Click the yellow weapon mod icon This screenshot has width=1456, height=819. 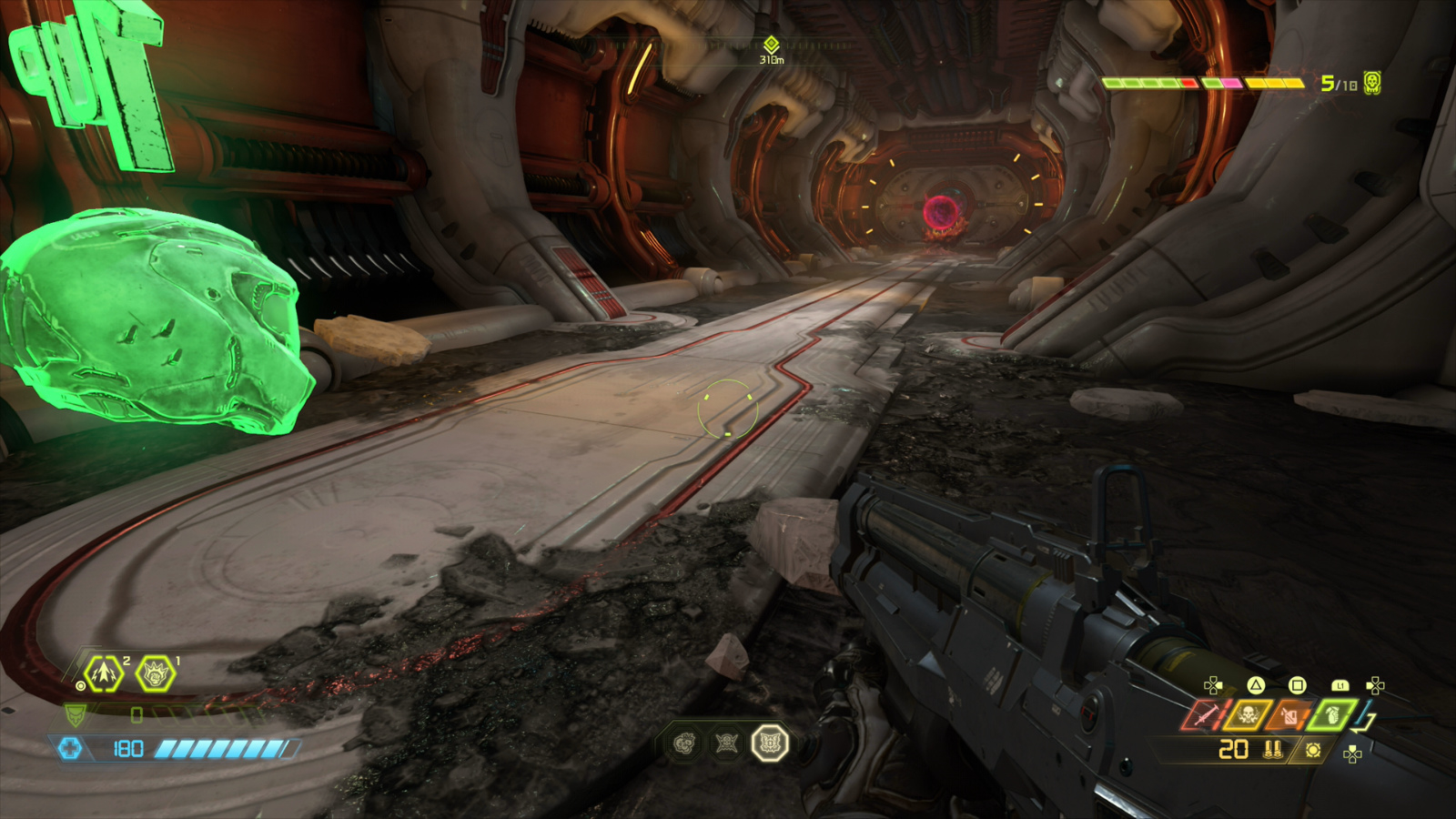point(1312,750)
